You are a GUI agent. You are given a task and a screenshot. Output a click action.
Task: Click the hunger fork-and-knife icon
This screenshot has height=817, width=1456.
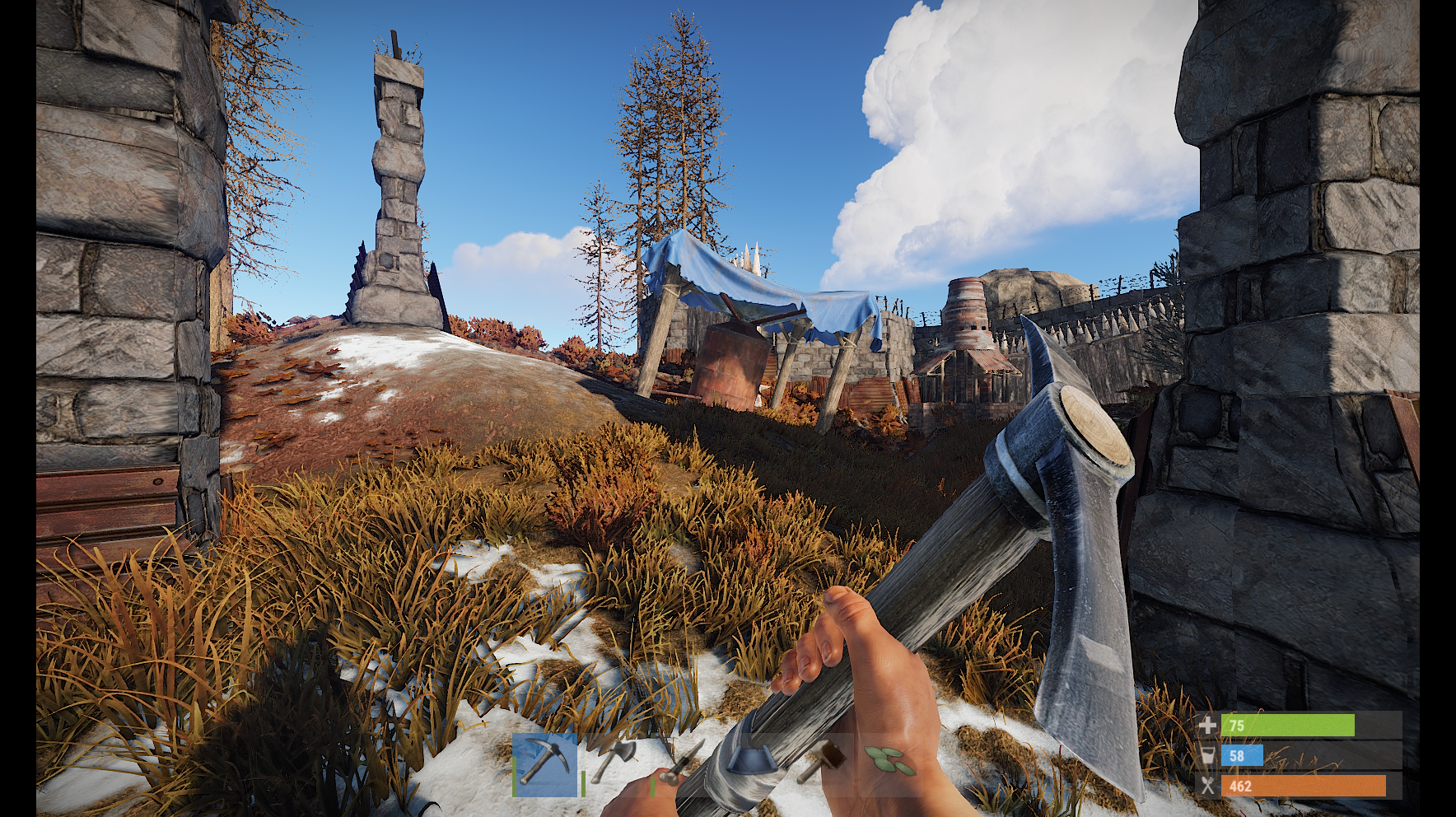point(1208,785)
